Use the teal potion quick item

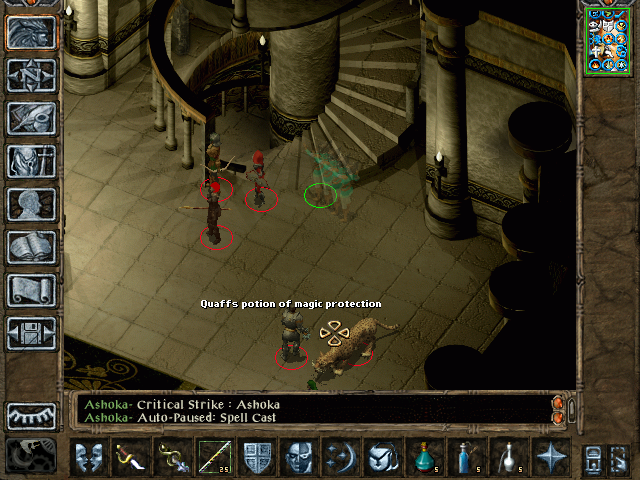pyautogui.click(x=426, y=457)
